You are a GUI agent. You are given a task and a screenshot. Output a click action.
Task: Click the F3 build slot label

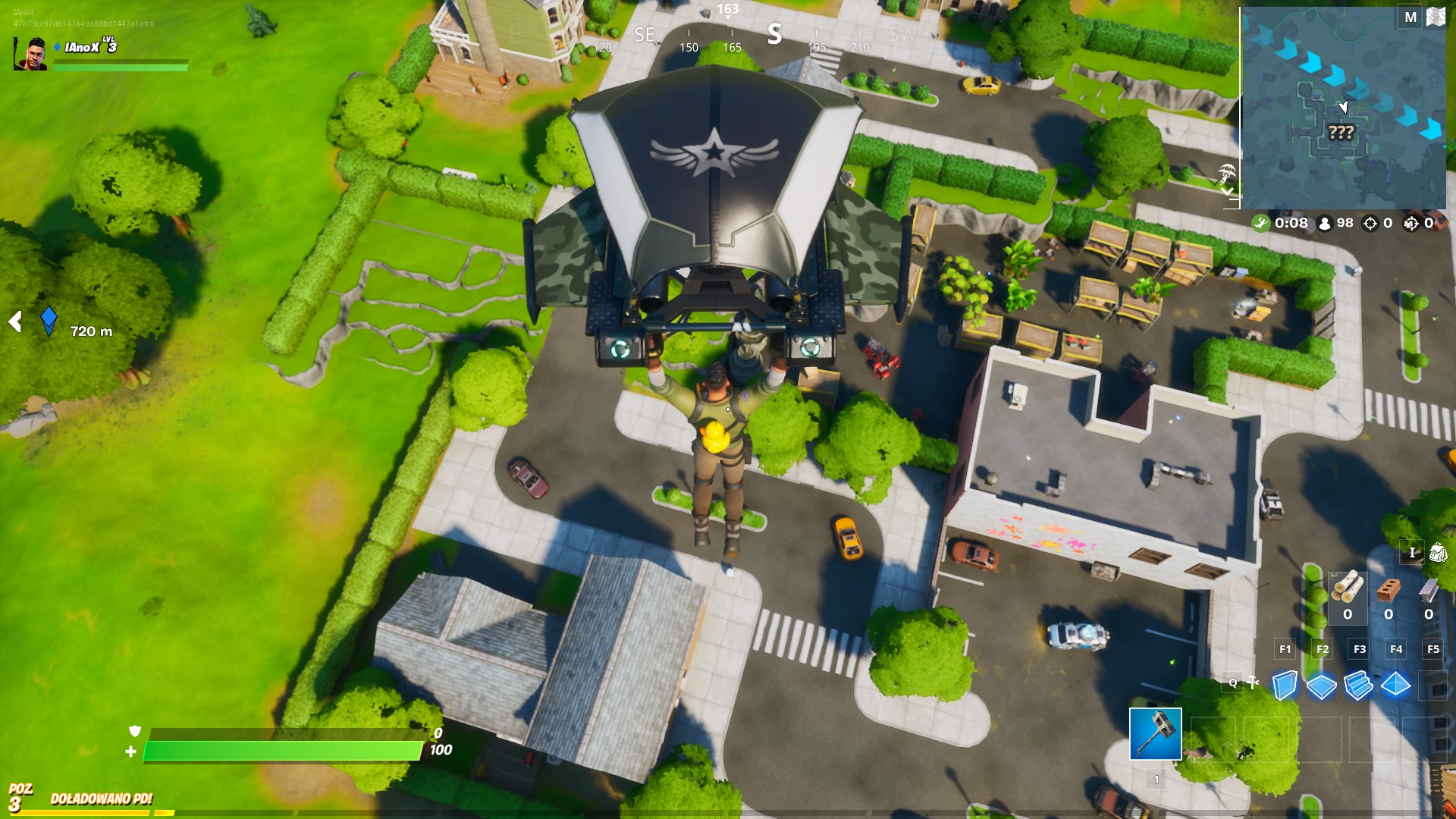pyautogui.click(x=1360, y=649)
